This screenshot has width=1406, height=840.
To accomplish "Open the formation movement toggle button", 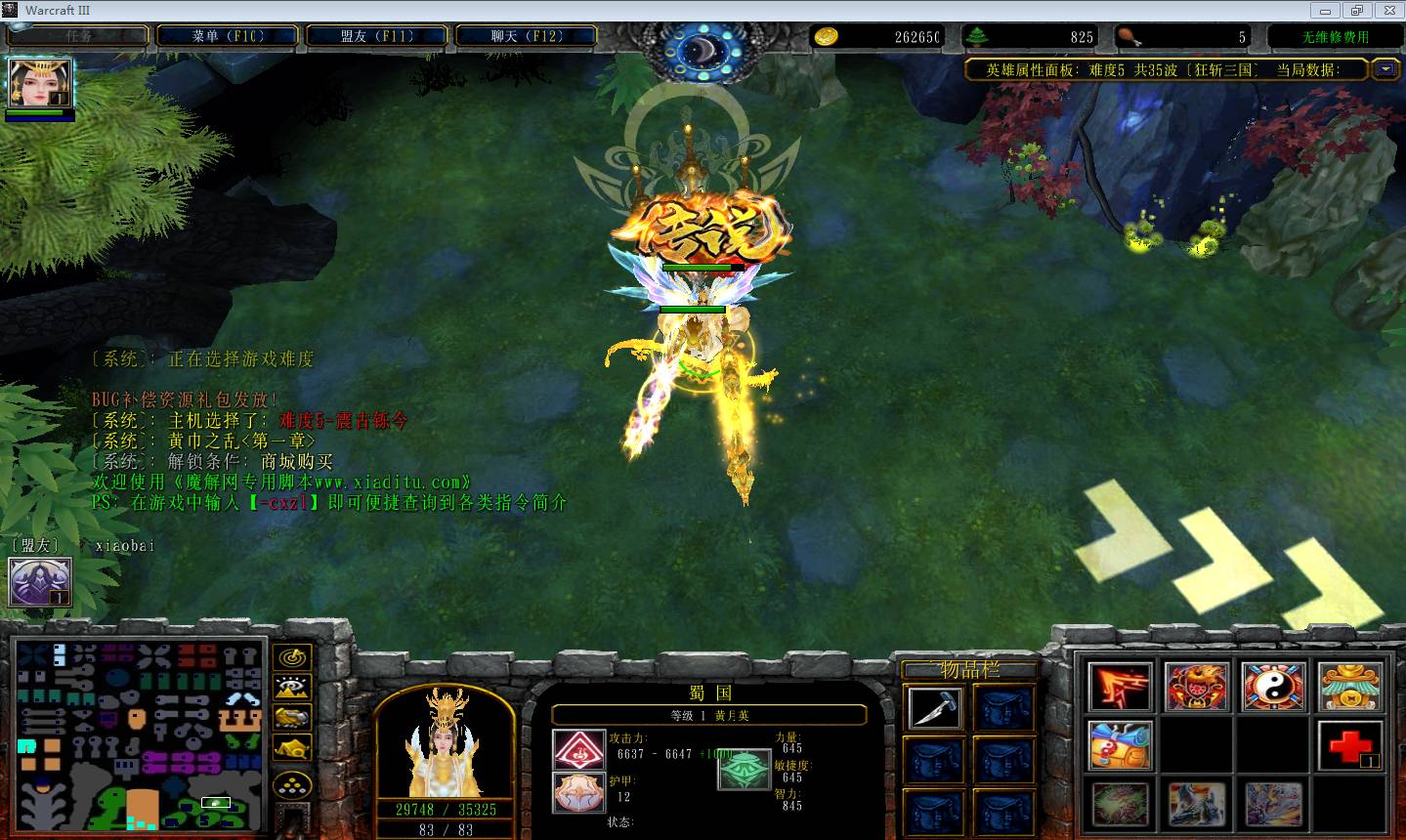I will [x=291, y=784].
